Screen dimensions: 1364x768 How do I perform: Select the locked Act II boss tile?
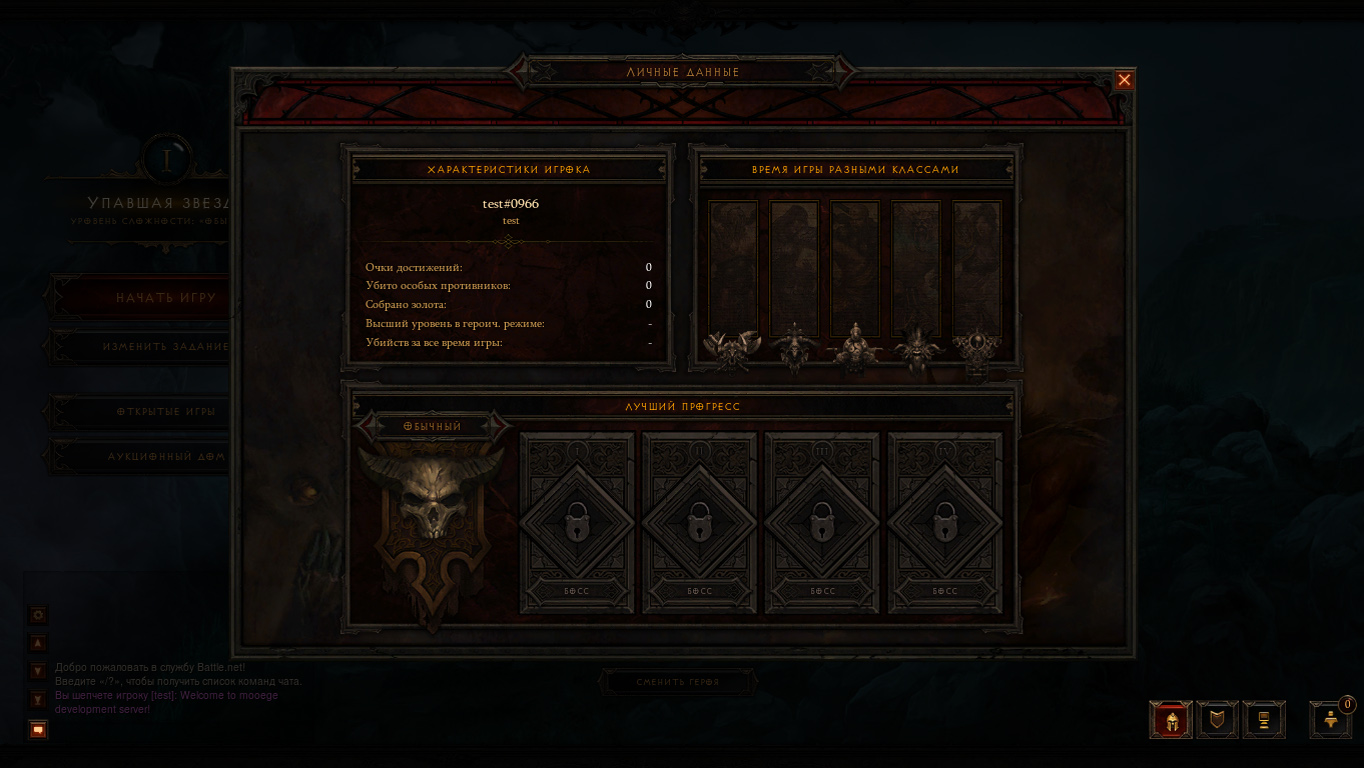pyautogui.click(x=699, y=522)
